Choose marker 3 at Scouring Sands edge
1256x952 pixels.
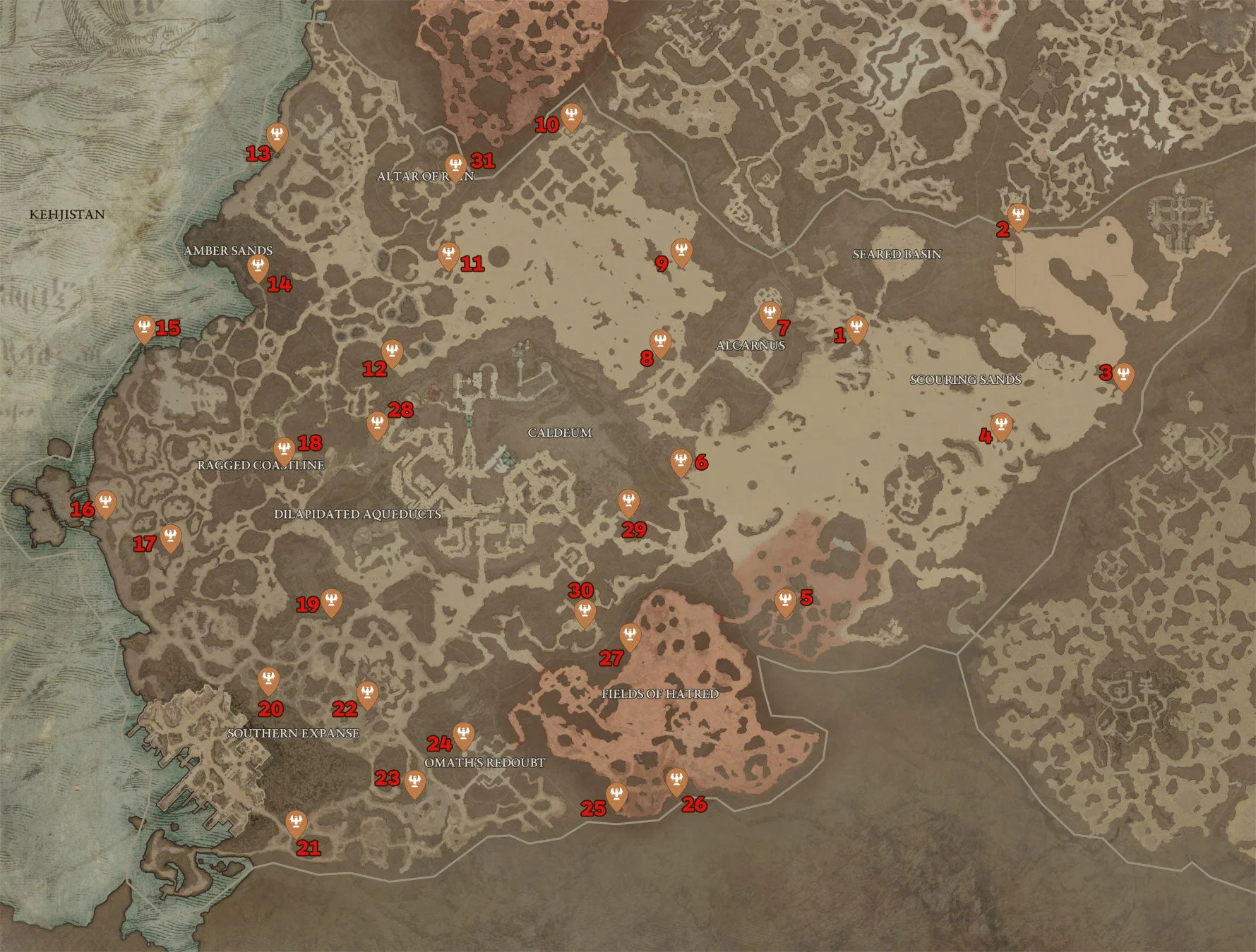[x=1123, y=375]
